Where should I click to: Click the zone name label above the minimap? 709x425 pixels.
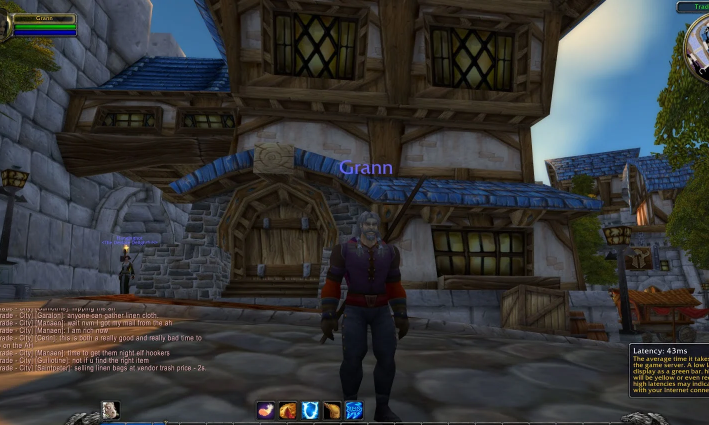point(693,7)
